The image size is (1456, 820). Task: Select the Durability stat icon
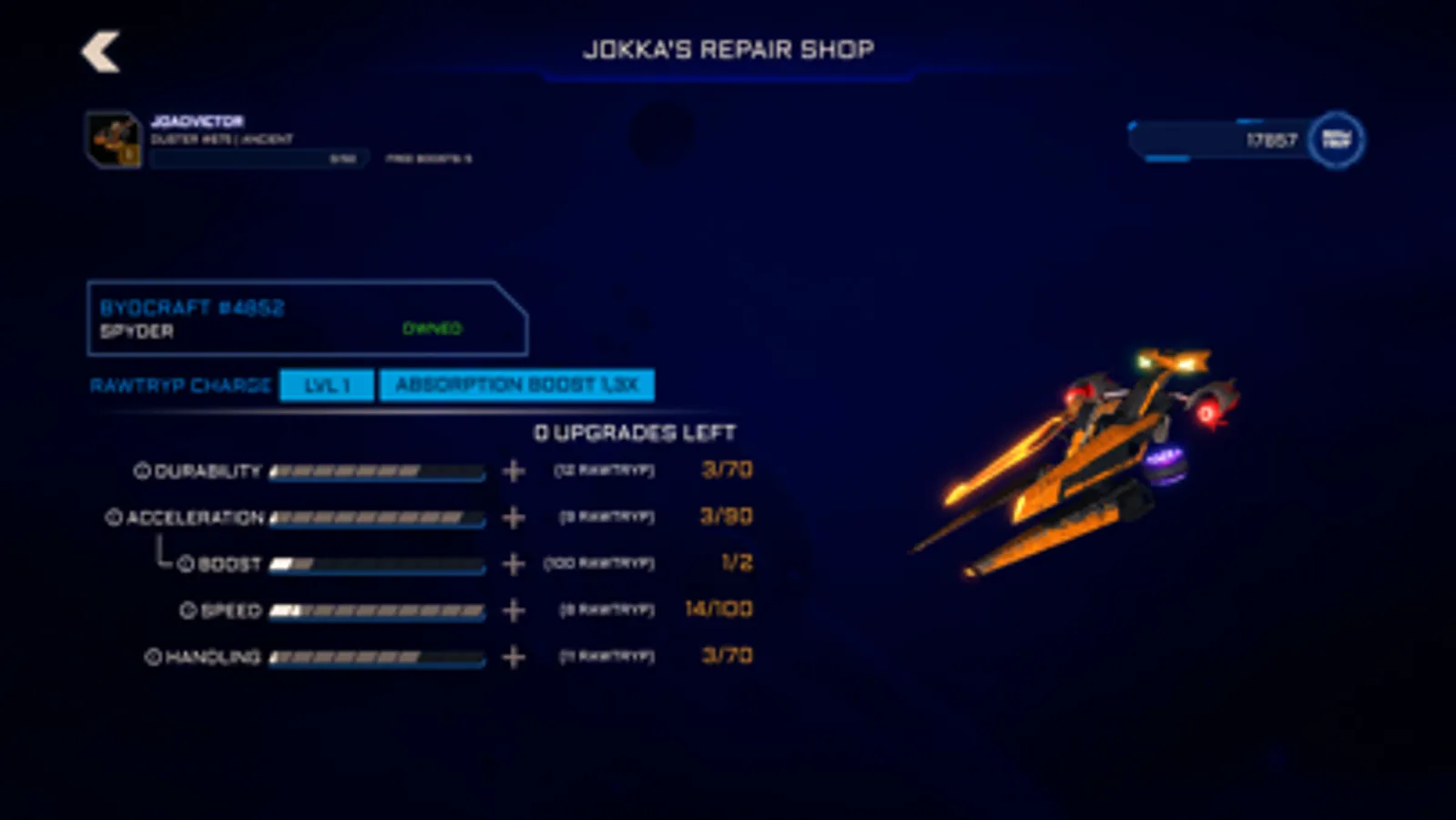142,471
